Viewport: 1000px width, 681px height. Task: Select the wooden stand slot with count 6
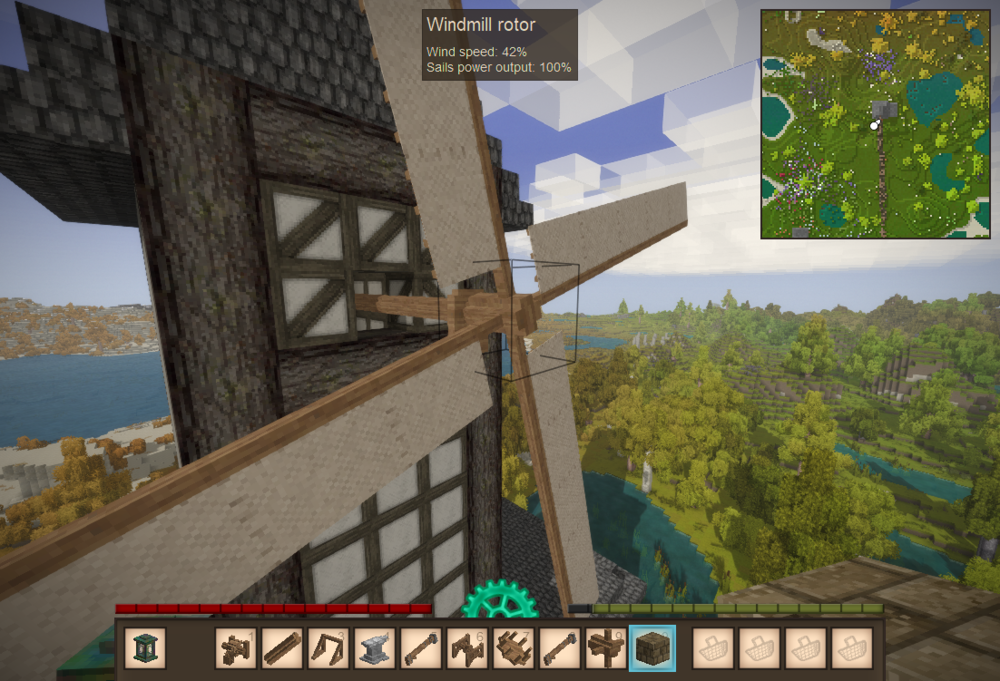coord(467,648)
